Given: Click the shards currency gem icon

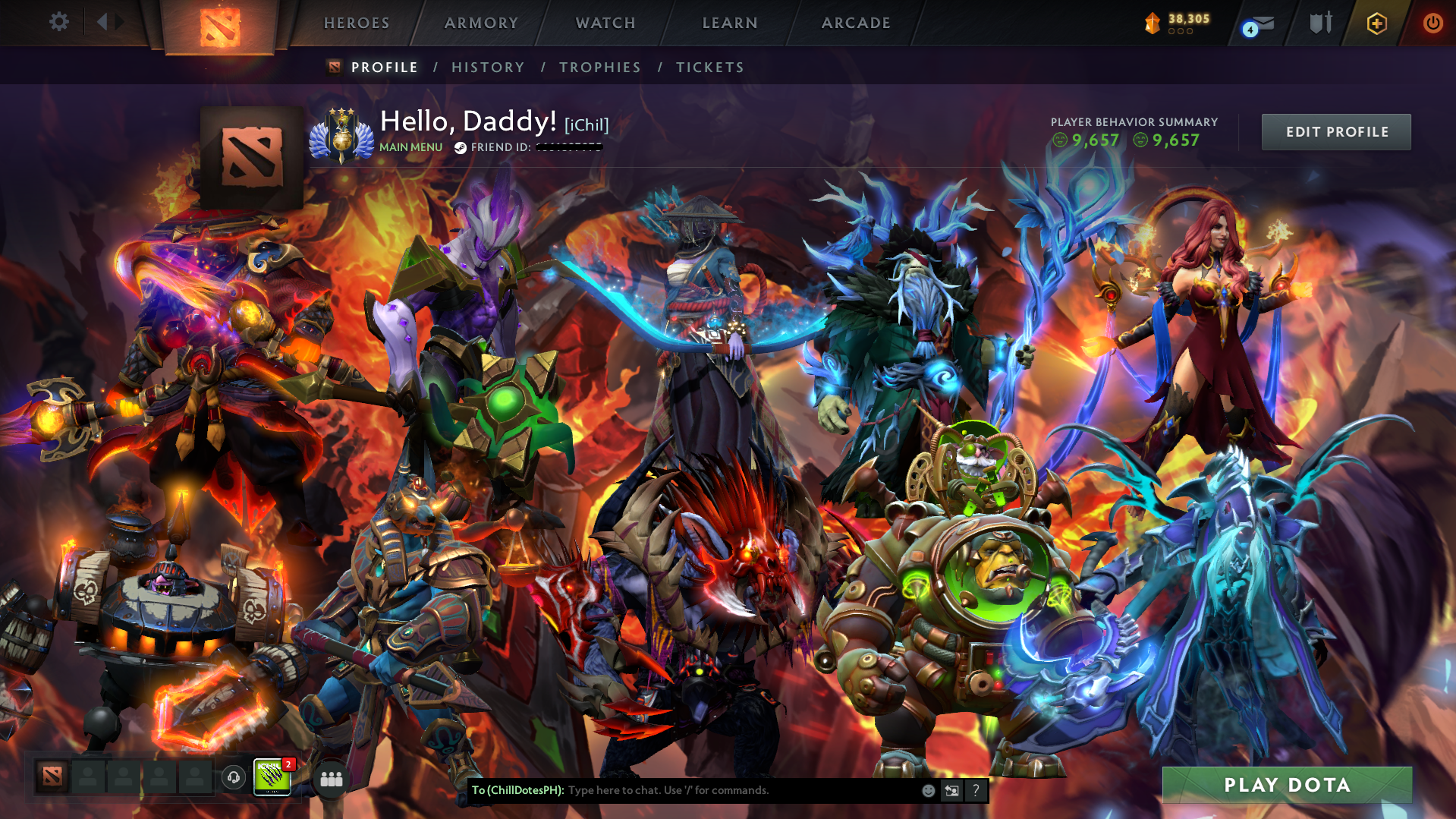Looking at the screenshot, I should click(x=1152, y=23).
